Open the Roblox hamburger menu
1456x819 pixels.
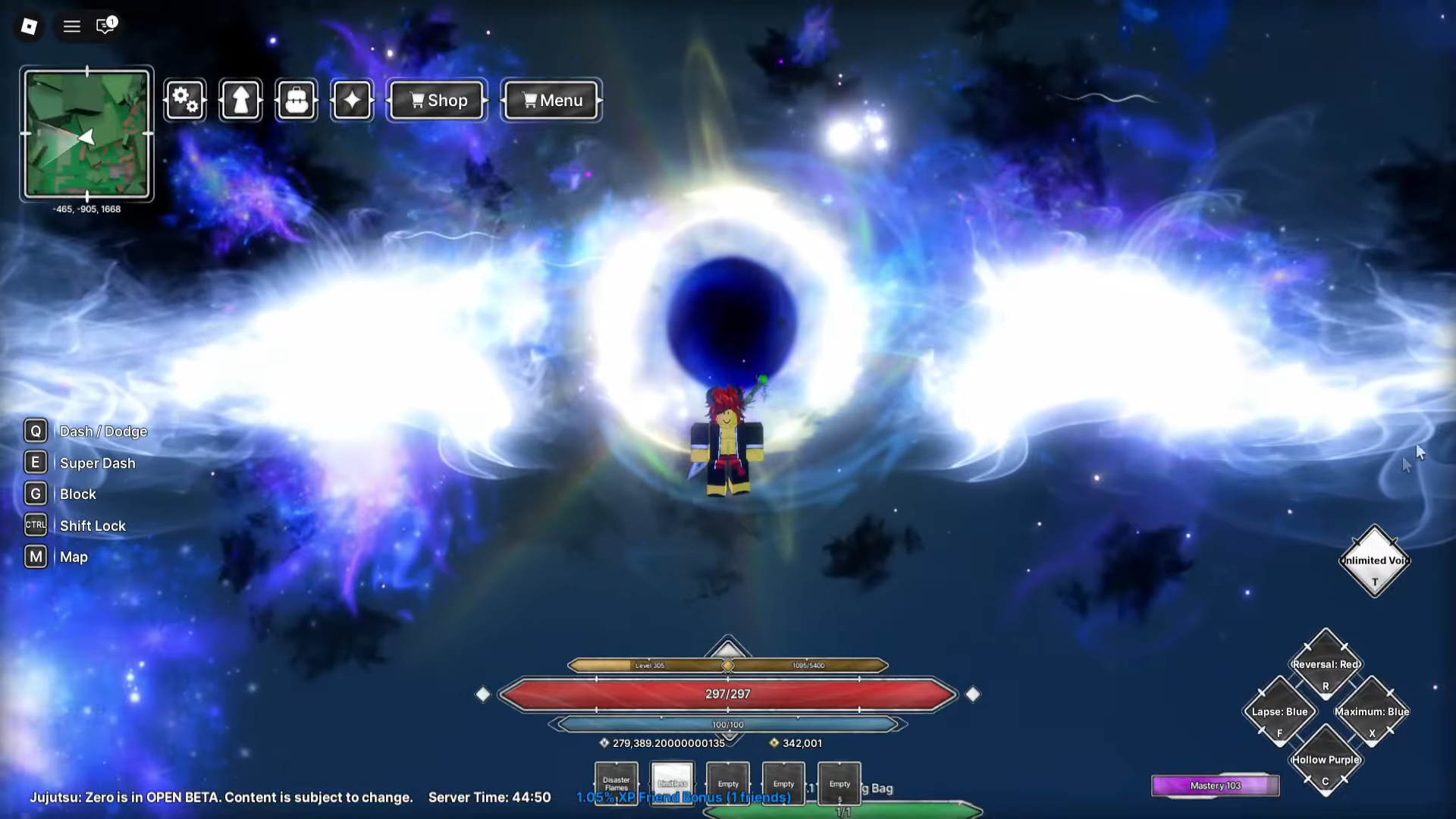(x=71, y=26)
